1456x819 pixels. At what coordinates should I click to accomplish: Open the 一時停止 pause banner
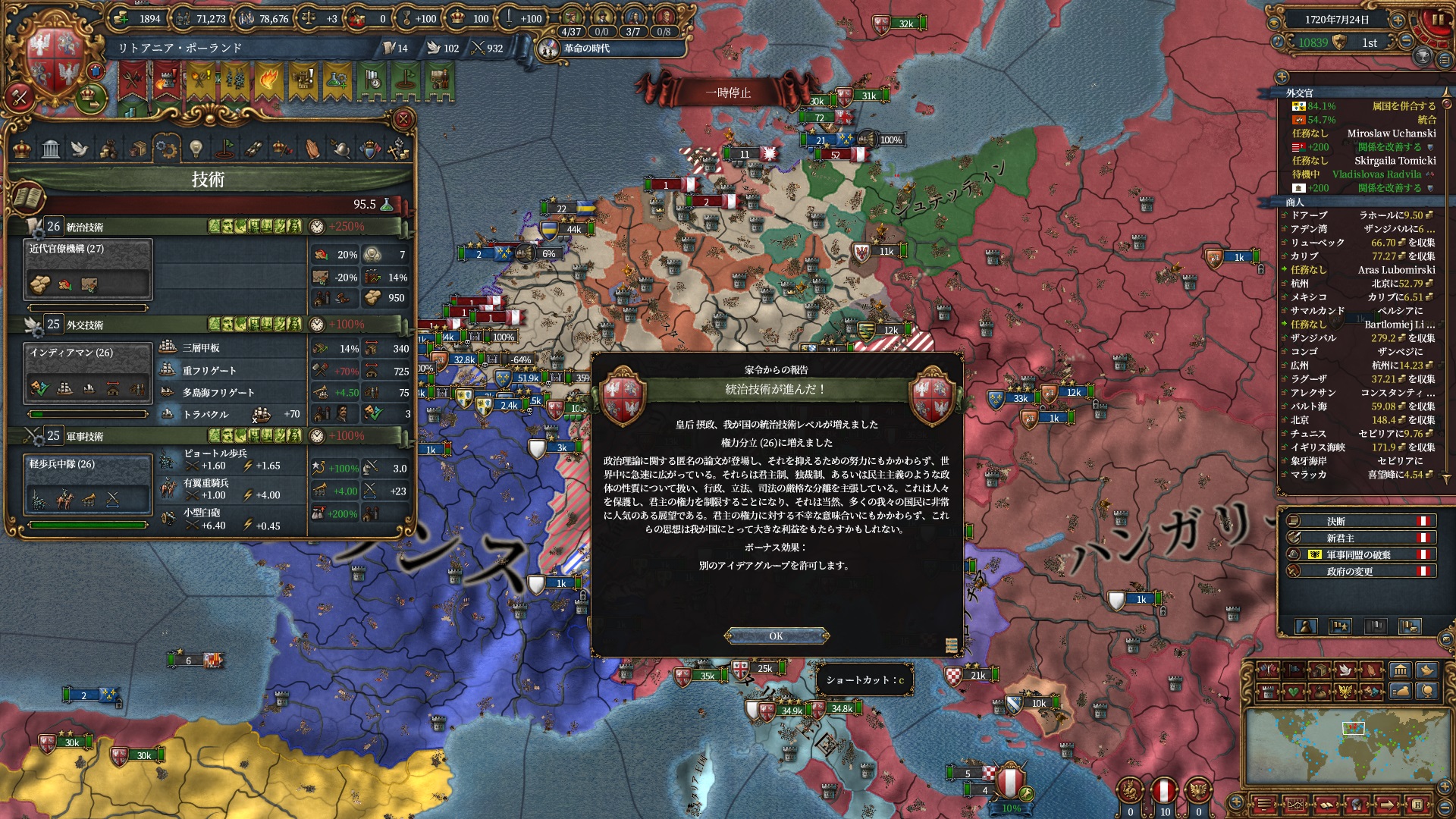click(x=728, y=93)
